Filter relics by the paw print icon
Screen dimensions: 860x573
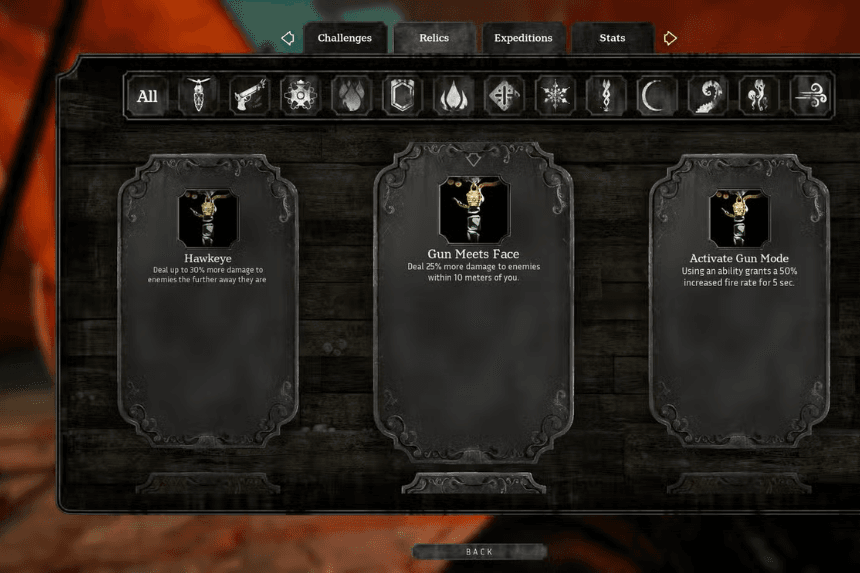351,96
